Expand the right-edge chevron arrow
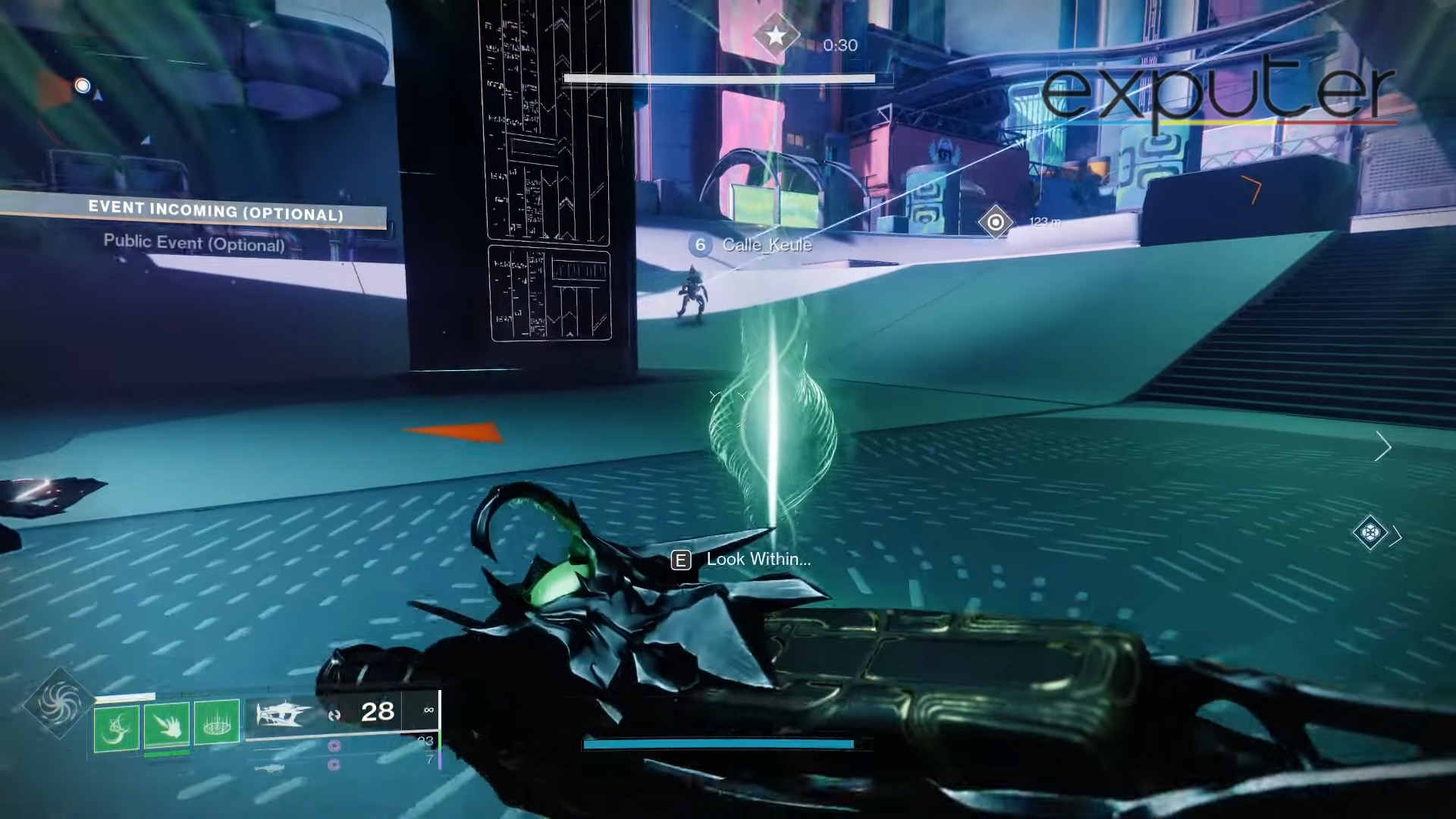Screen dimensions: 1456x819 [1385, 447]
